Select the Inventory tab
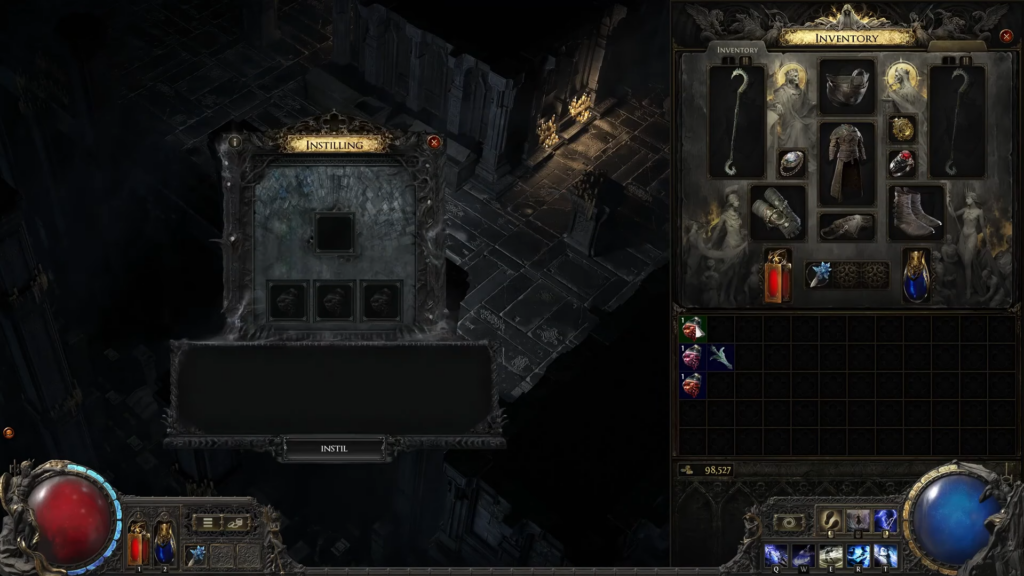 (x=739, y=49)
